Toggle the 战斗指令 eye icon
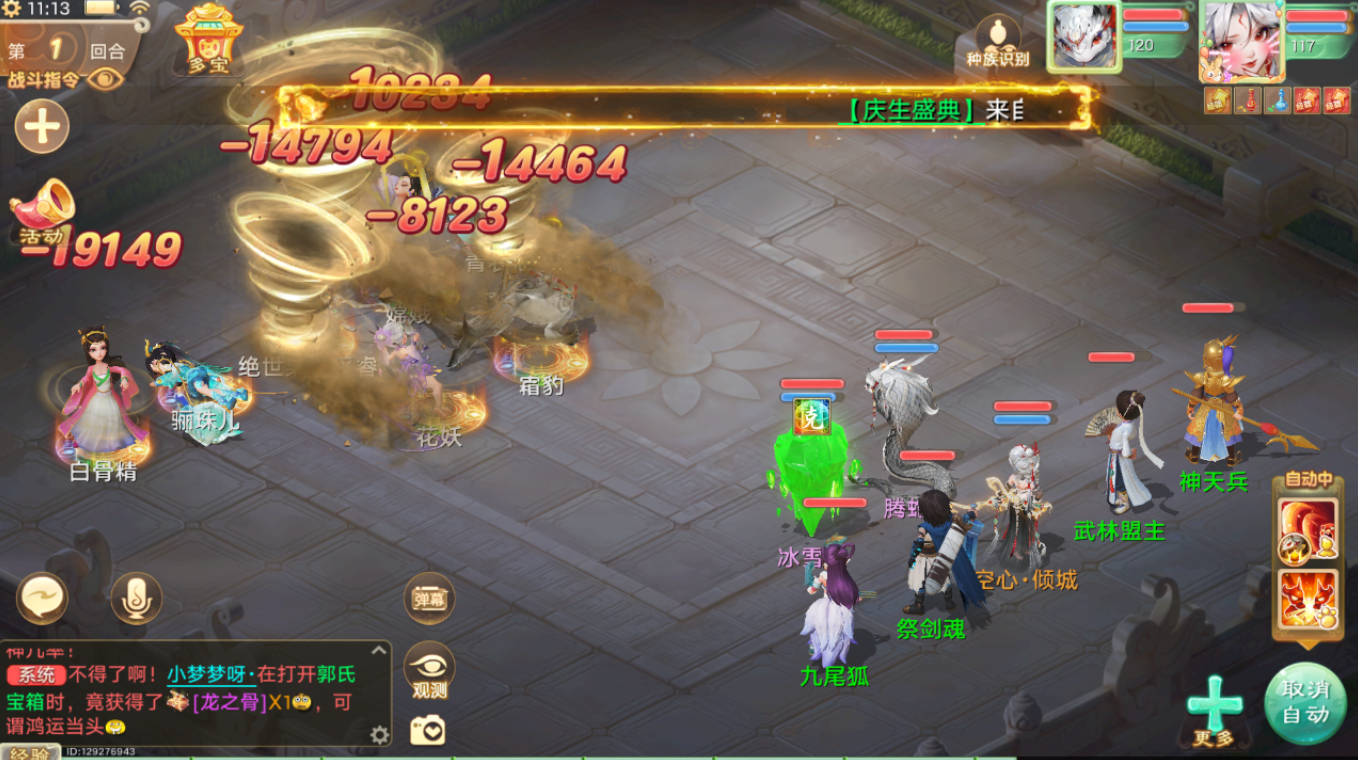 [104, 79]
